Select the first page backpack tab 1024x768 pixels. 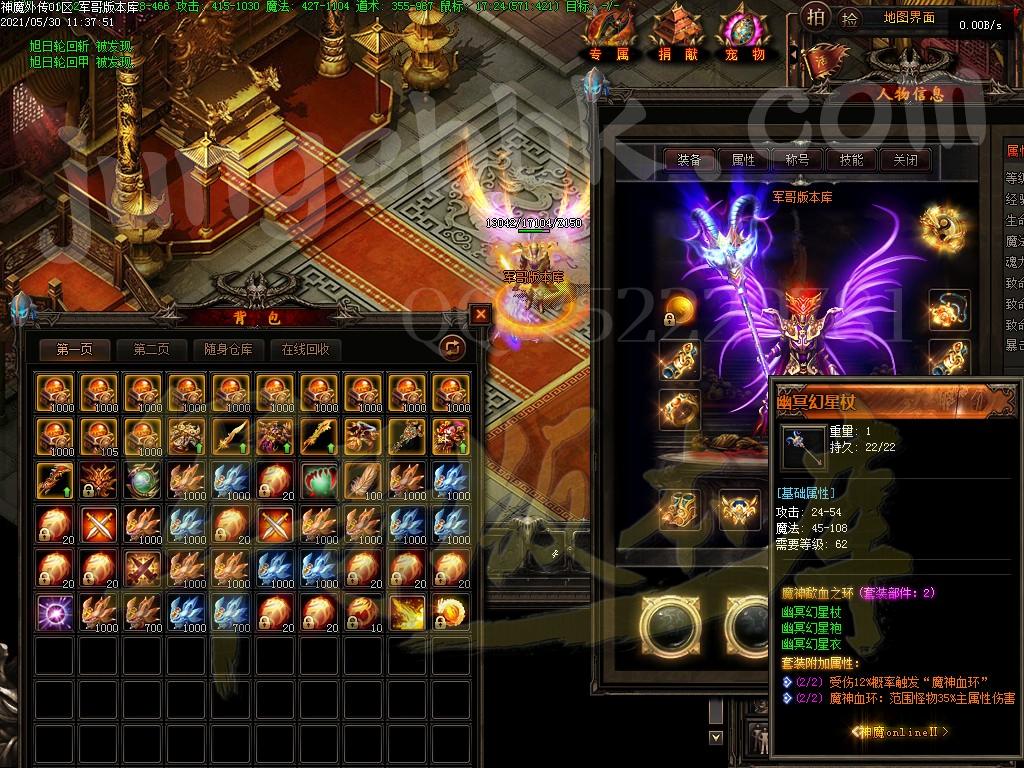coord(75,349)
